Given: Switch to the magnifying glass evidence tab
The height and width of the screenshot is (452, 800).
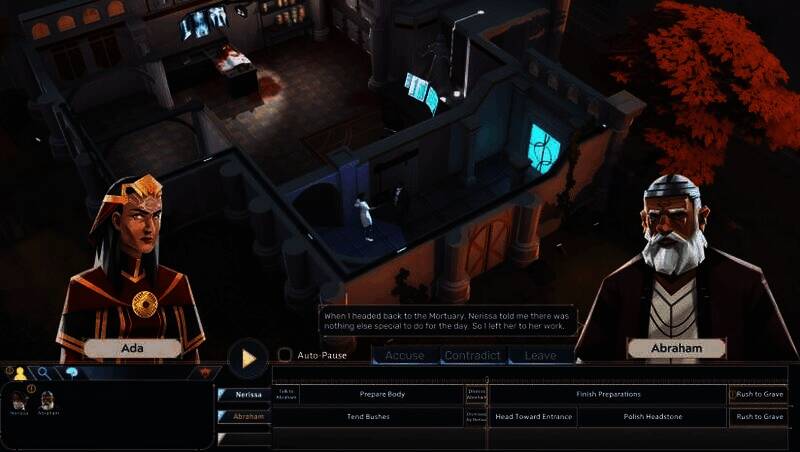Looking at the screenshot, I should tap(44, 374).
